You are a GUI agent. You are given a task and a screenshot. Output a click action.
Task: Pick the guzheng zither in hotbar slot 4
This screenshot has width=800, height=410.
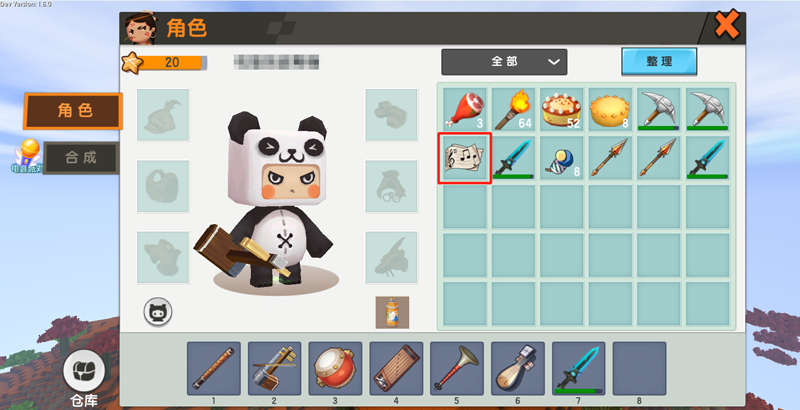(396, 367)
